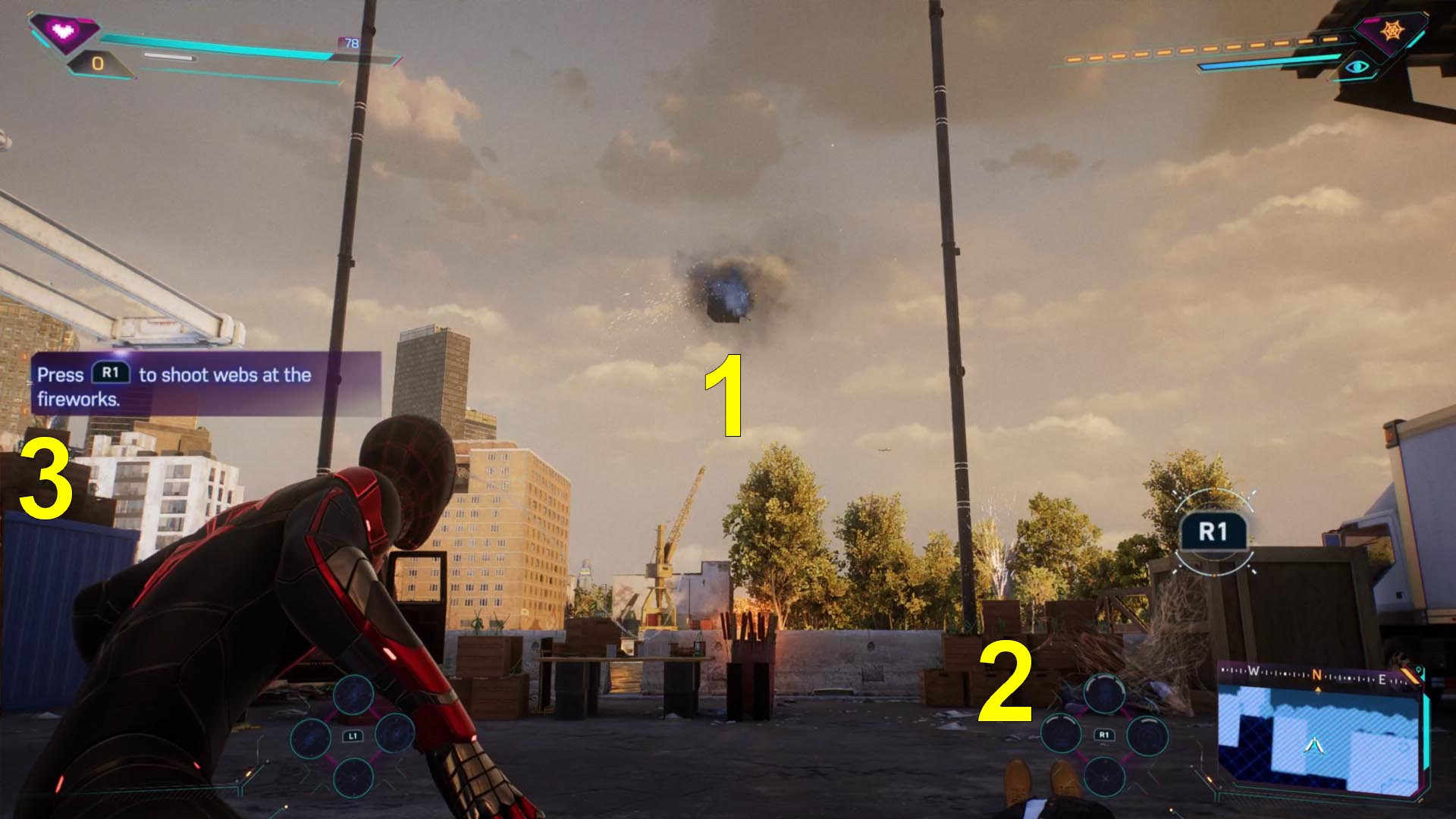The image size is (1456, 819).
Task: Select the left gadget slot of the L1 wheel
Action: [x=310, y=739]
